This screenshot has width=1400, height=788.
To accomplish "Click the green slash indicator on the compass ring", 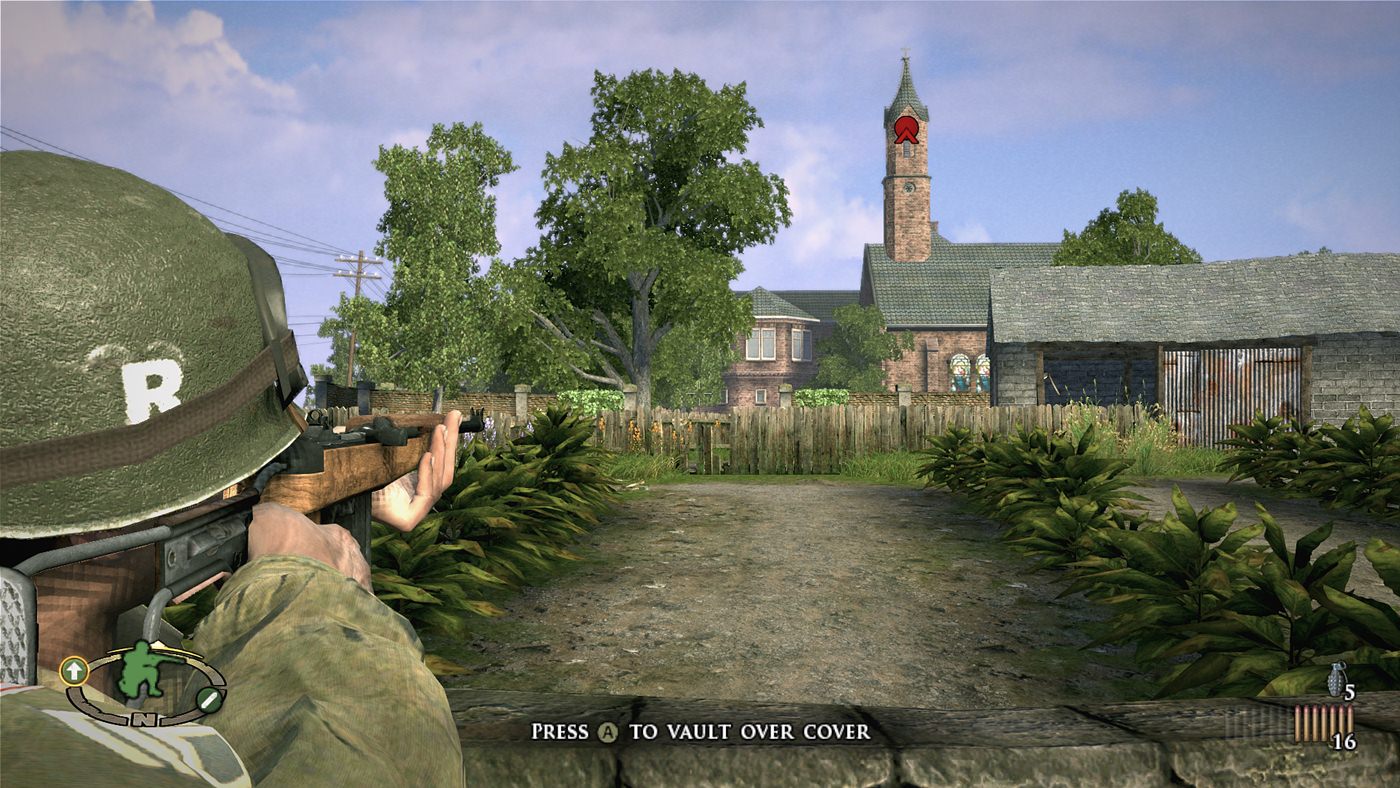I will point(210,701).
